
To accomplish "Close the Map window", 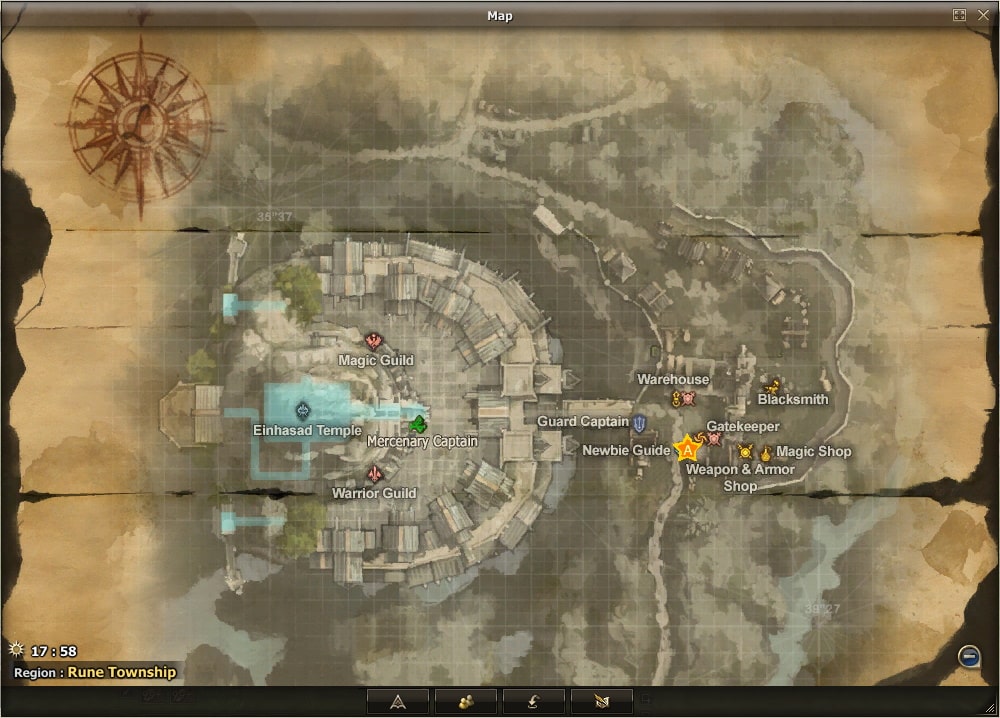I will 982,15.
